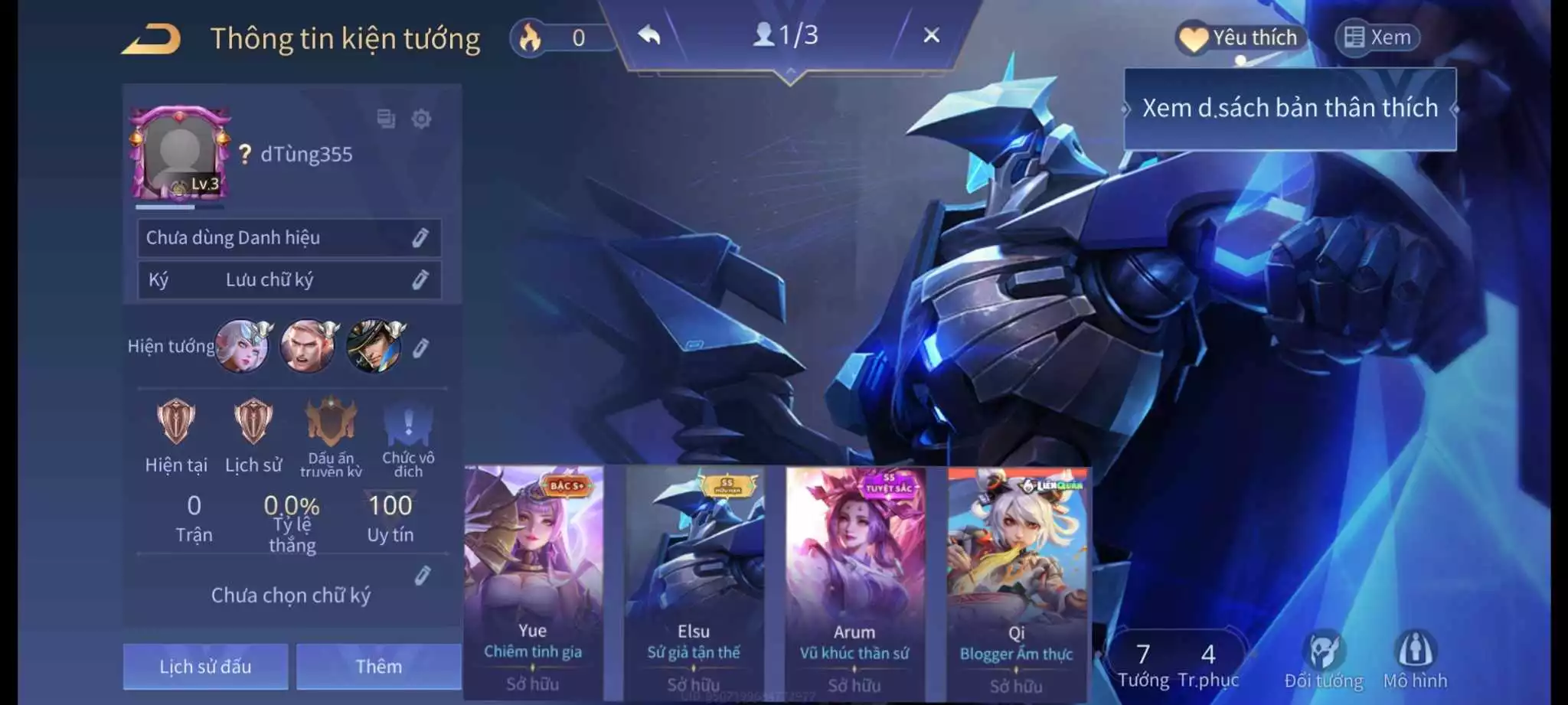This screenshot has height=705, width=1568.
Task: Edit the Hiện tướng displayed heroes
Action: [420, 348]
